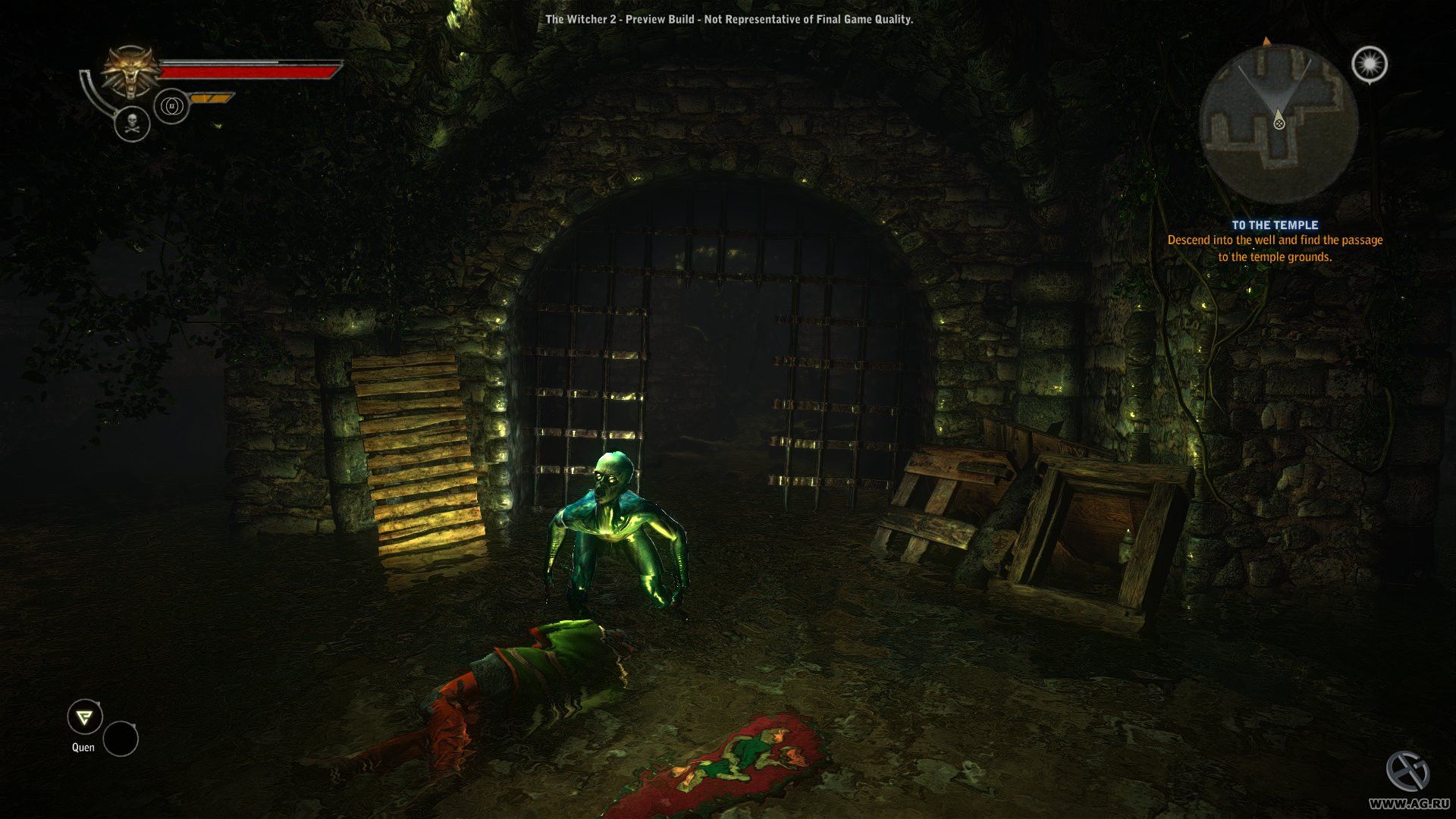The image size is (1456, 819).
Task: Click the meditation status circle icon
Action: click(x=171, y=106)
